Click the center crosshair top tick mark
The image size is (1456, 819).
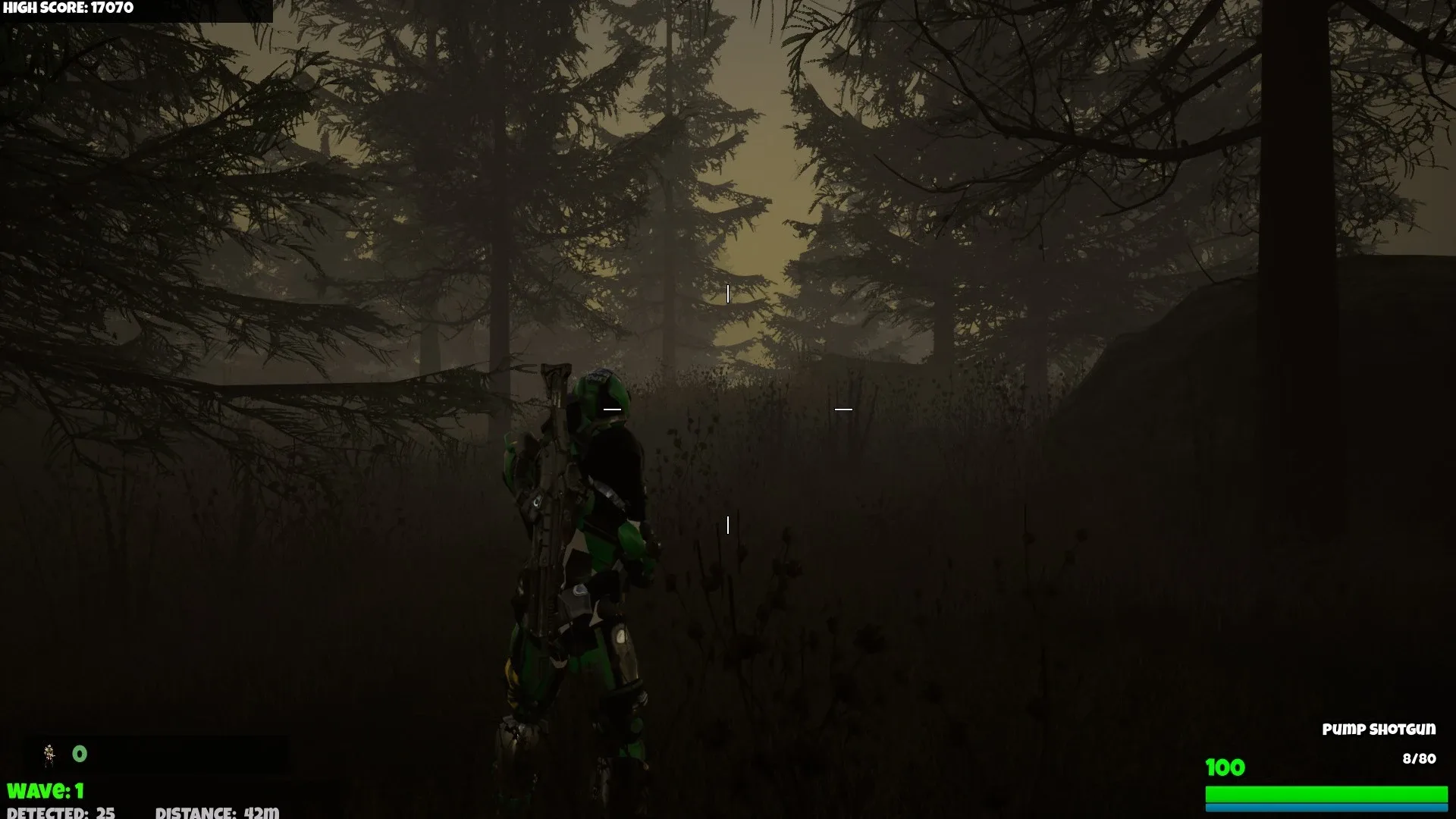[727, 292]
